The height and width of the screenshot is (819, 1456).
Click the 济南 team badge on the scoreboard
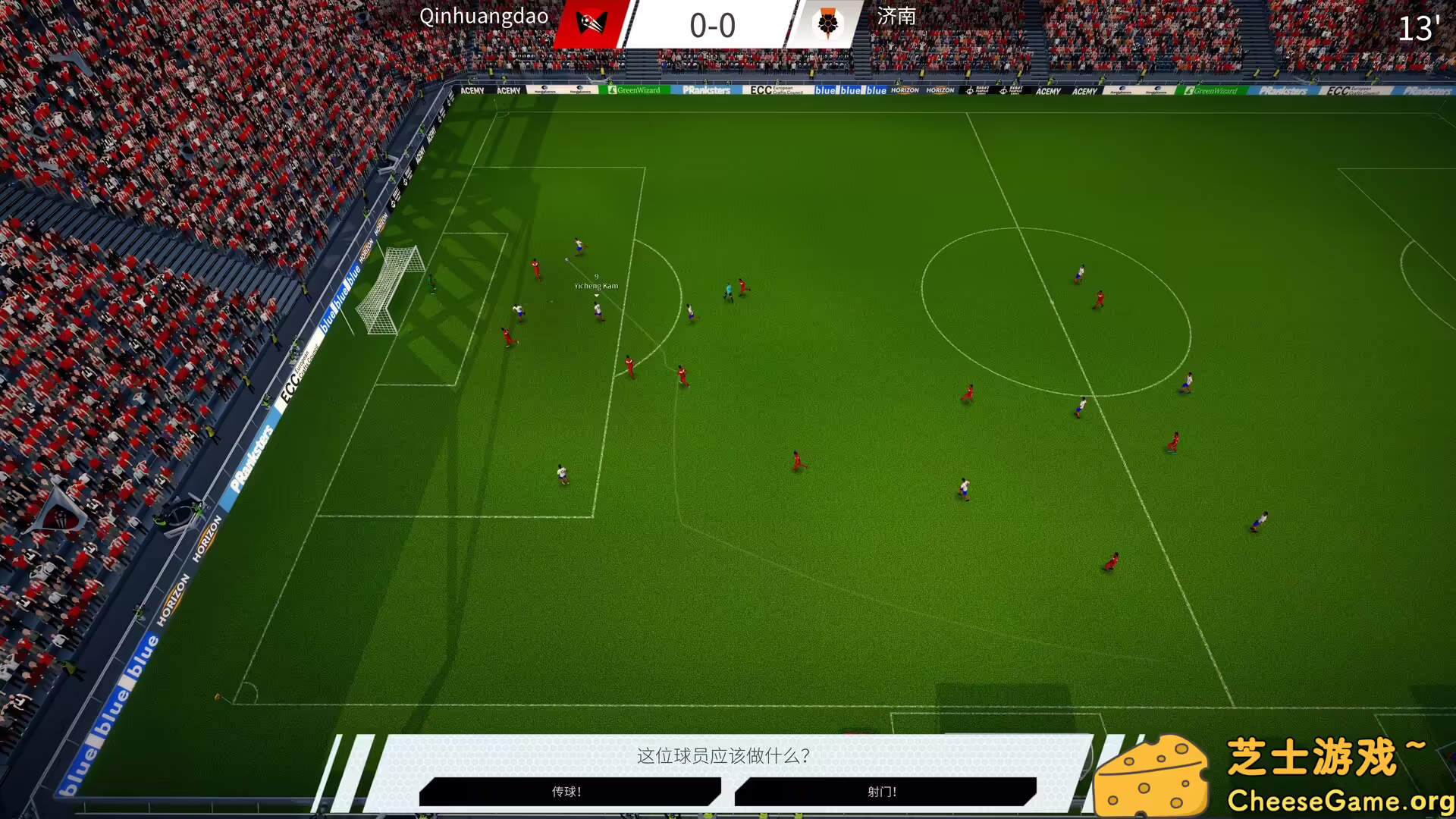pyautogui.click(x=828, y=24)
